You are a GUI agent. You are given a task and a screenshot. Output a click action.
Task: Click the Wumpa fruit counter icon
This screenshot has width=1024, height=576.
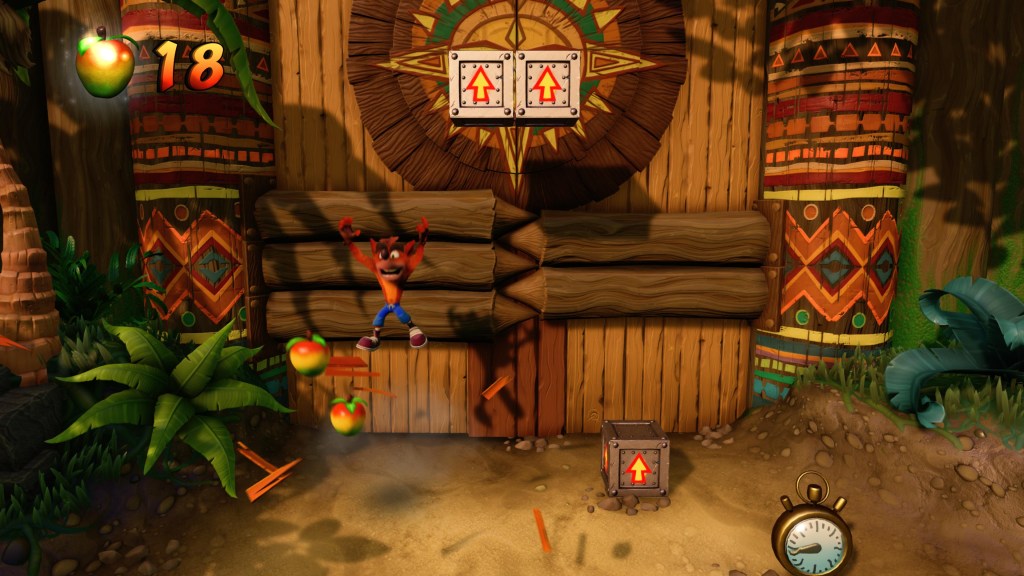(x=106, y=64)
